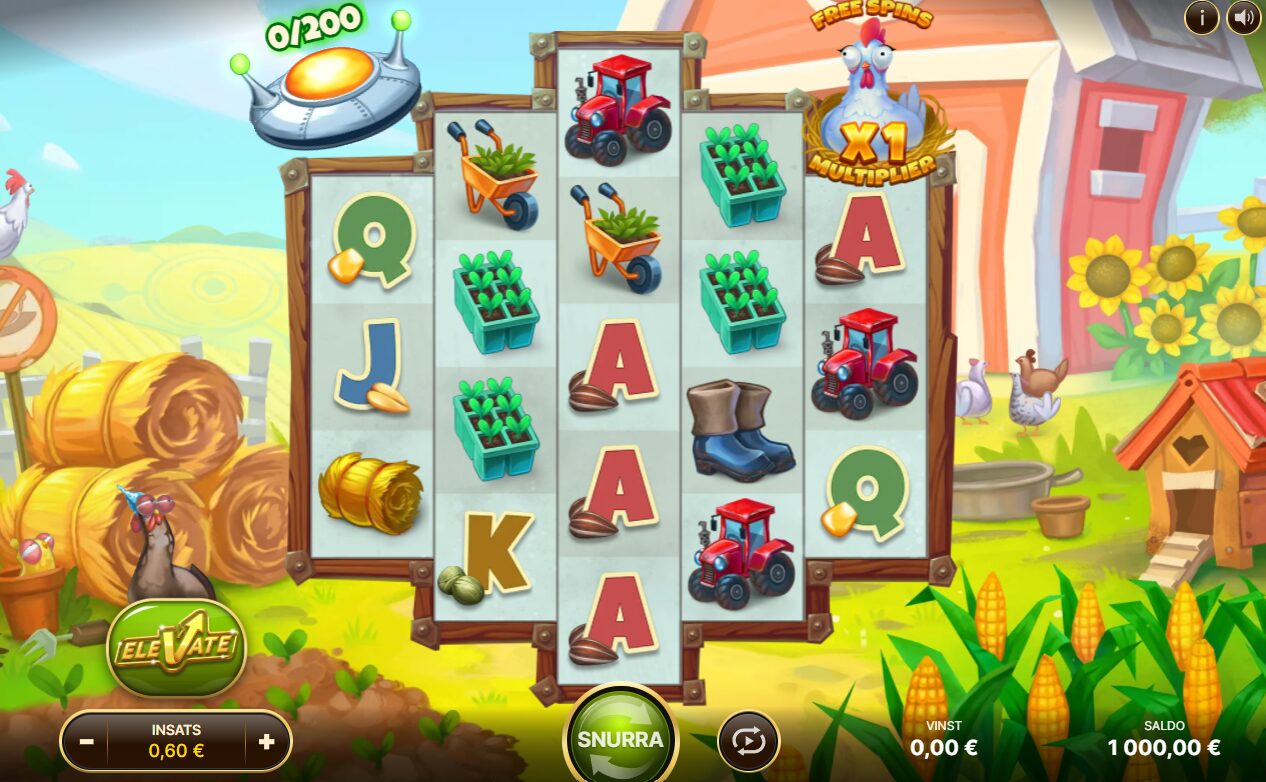The image size is (1266, 782).
Task: Activate the Elevate feature button
Action: 176,648
